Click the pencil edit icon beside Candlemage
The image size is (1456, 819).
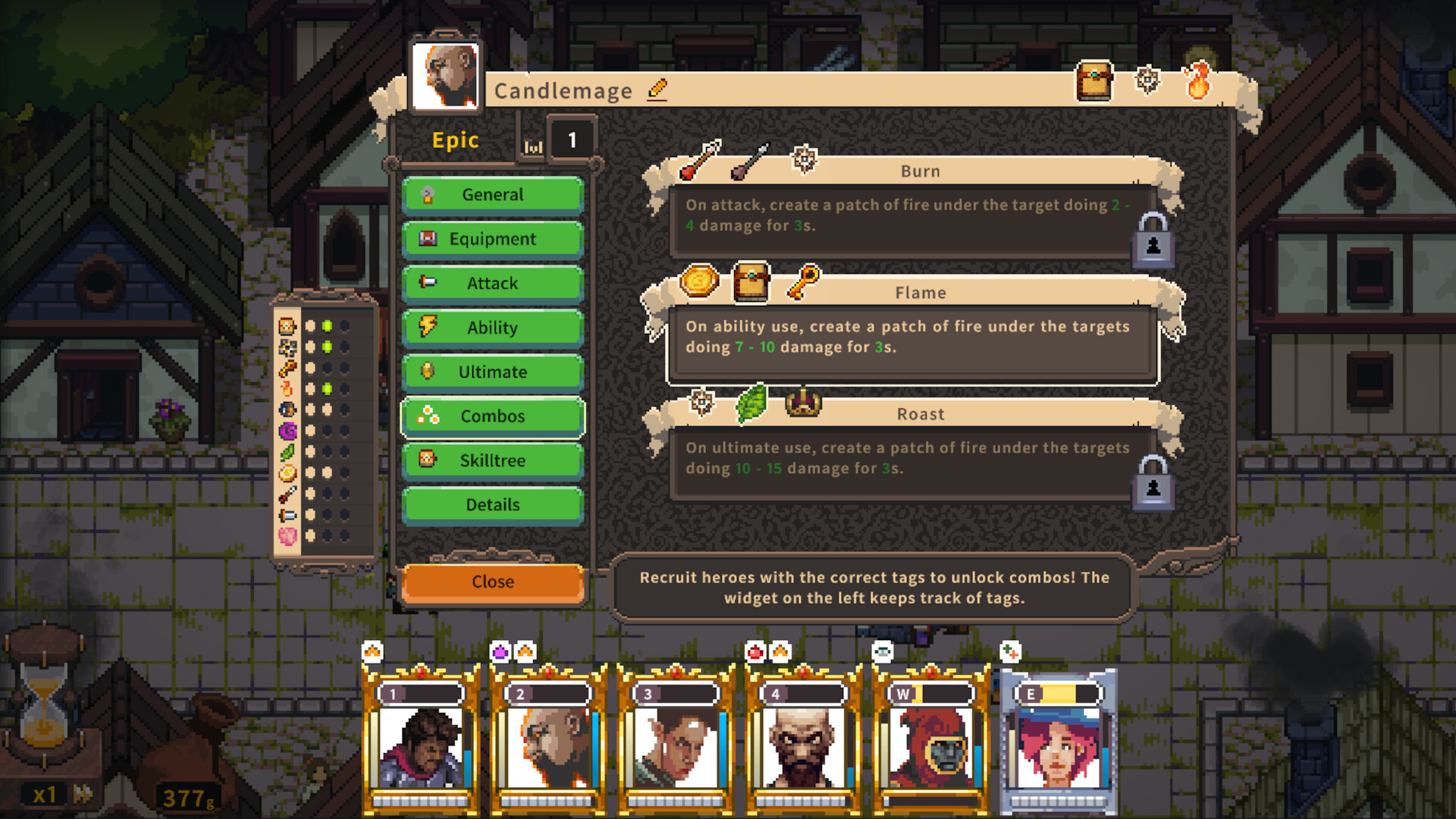[x=657, y=90]
